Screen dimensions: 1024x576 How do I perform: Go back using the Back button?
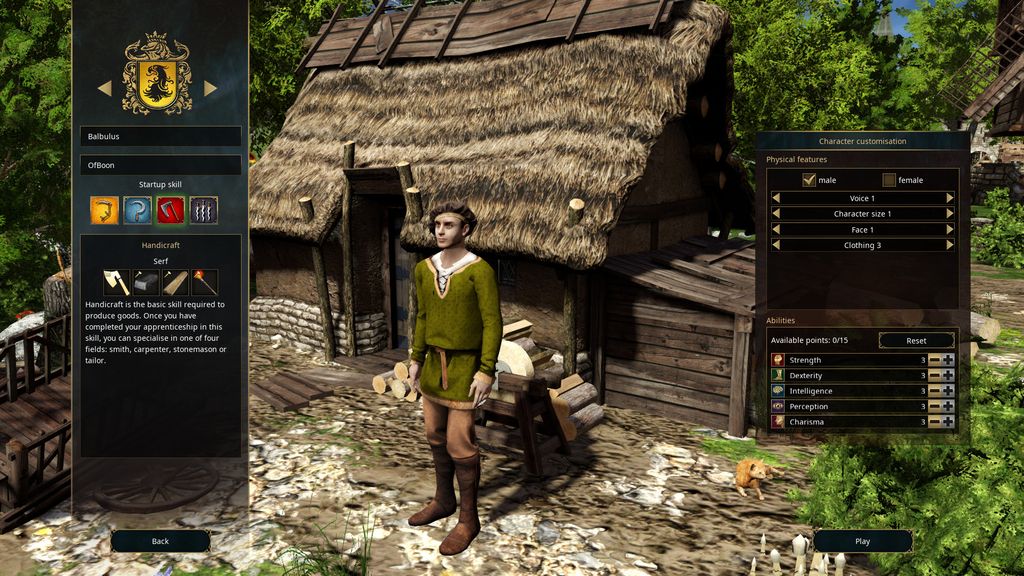click(x=160, y=541)
